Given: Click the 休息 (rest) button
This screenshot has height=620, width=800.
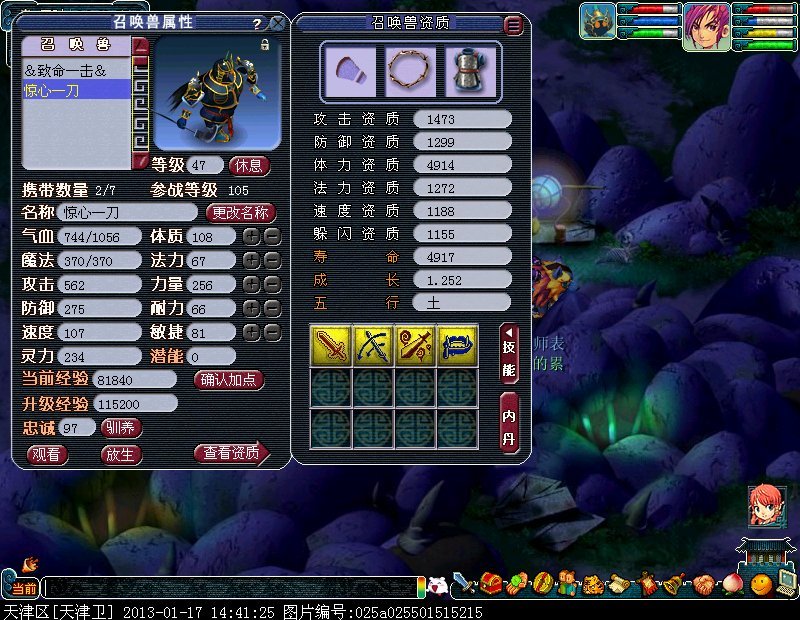Looking at the screenshot, I should coord(249,165).
